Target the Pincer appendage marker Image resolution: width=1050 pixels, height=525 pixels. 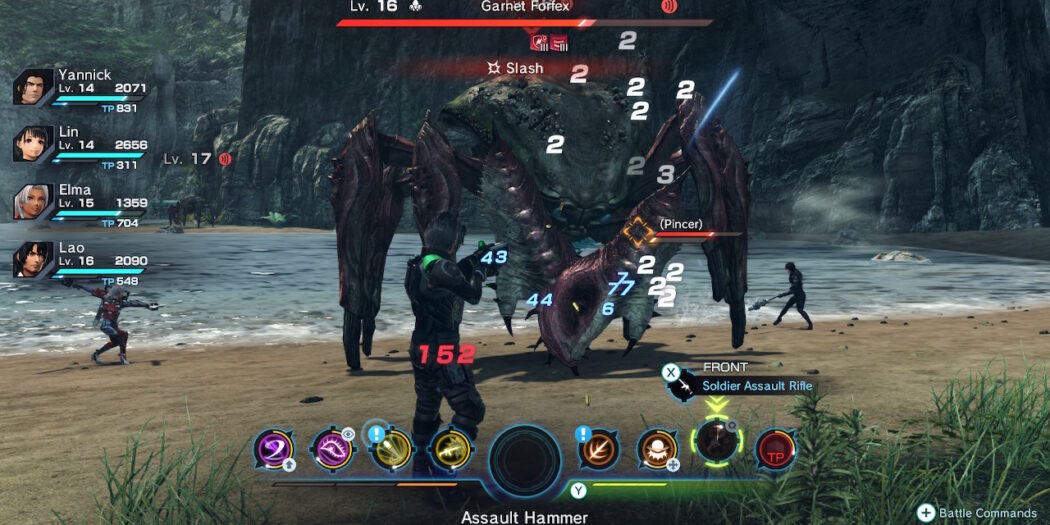(x=637, y=232)
